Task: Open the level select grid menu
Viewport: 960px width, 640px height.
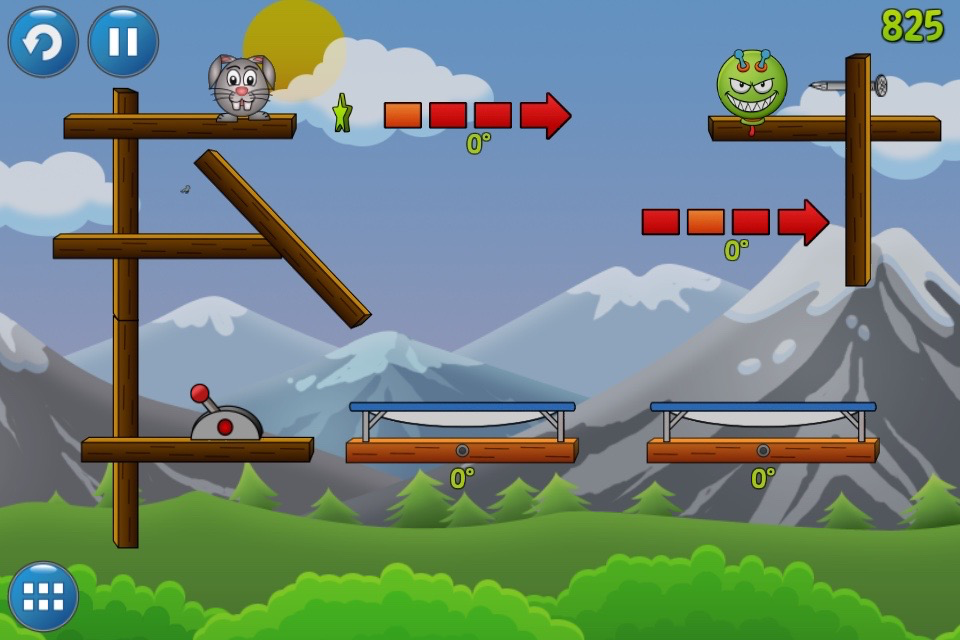Action: 43,596
